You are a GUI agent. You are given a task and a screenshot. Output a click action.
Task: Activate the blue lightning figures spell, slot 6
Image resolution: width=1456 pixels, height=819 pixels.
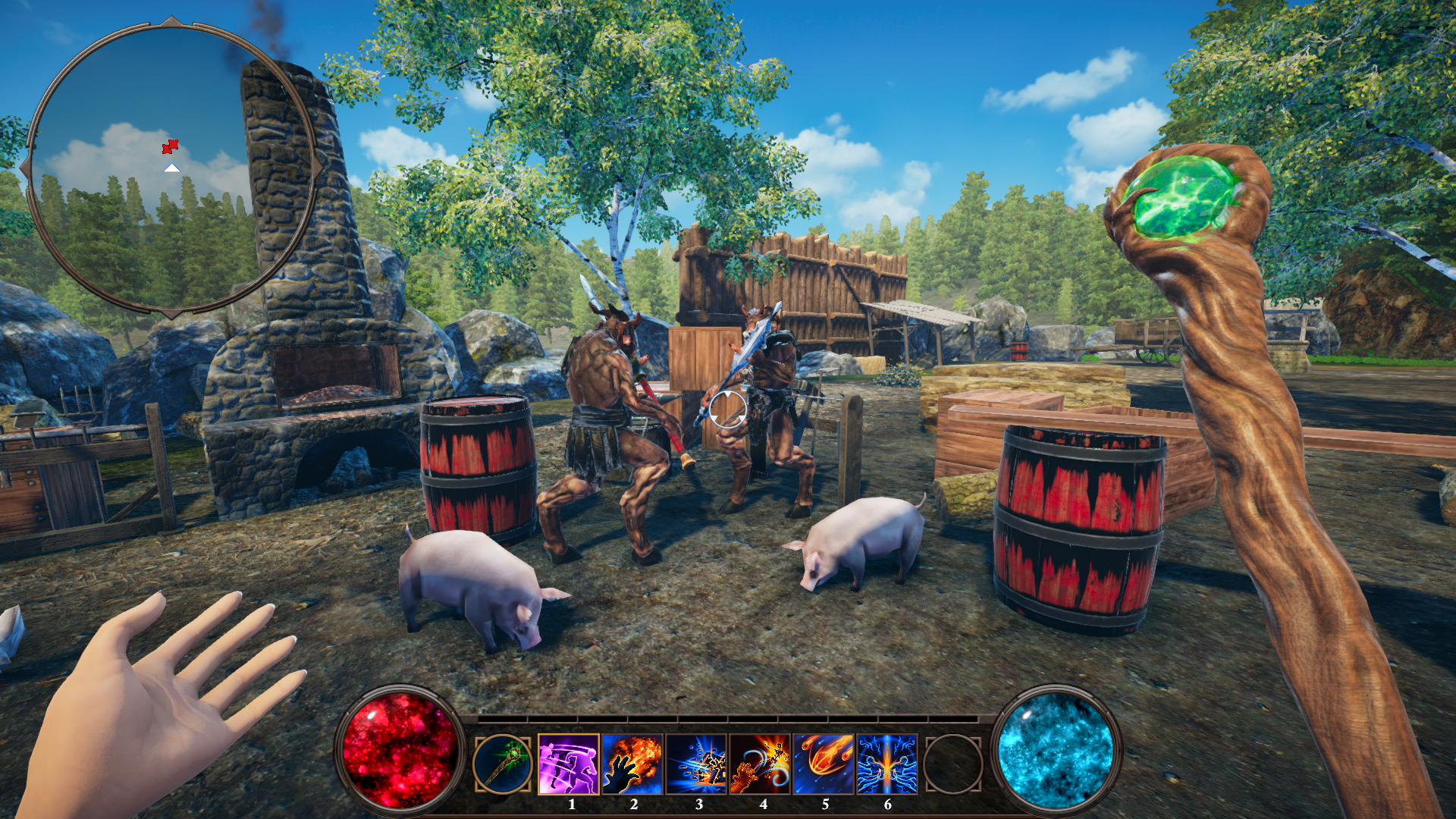point(887,764)
